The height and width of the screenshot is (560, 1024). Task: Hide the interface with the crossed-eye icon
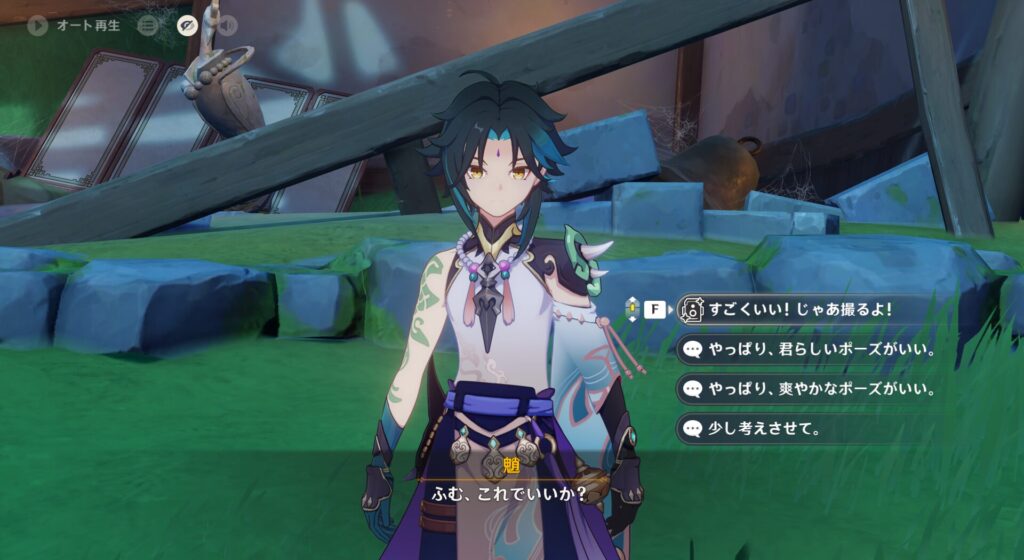[x=187, y=26]
